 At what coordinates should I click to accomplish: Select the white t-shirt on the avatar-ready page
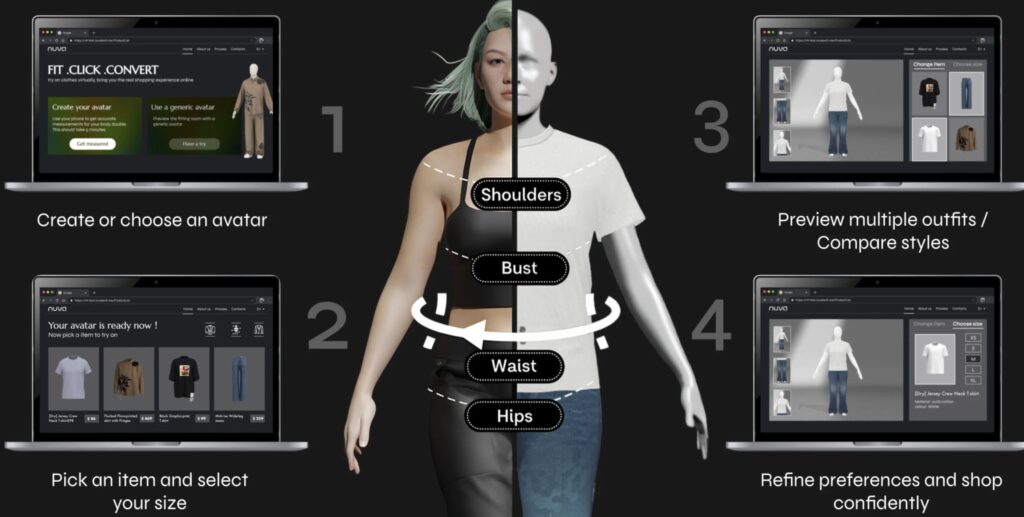[73, 378]
